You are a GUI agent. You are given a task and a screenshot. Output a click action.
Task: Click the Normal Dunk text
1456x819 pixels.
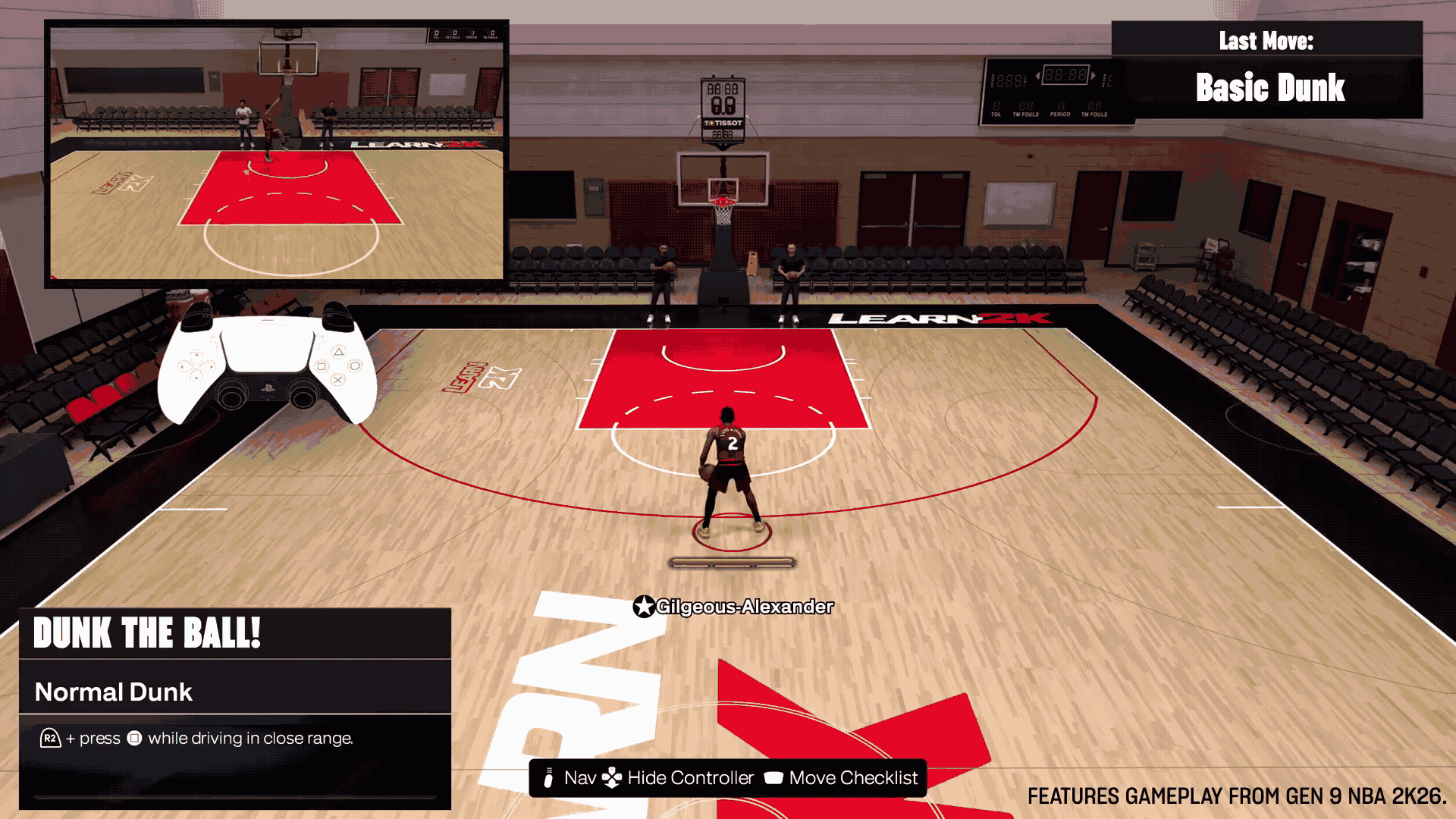click(x=114, y=692)
